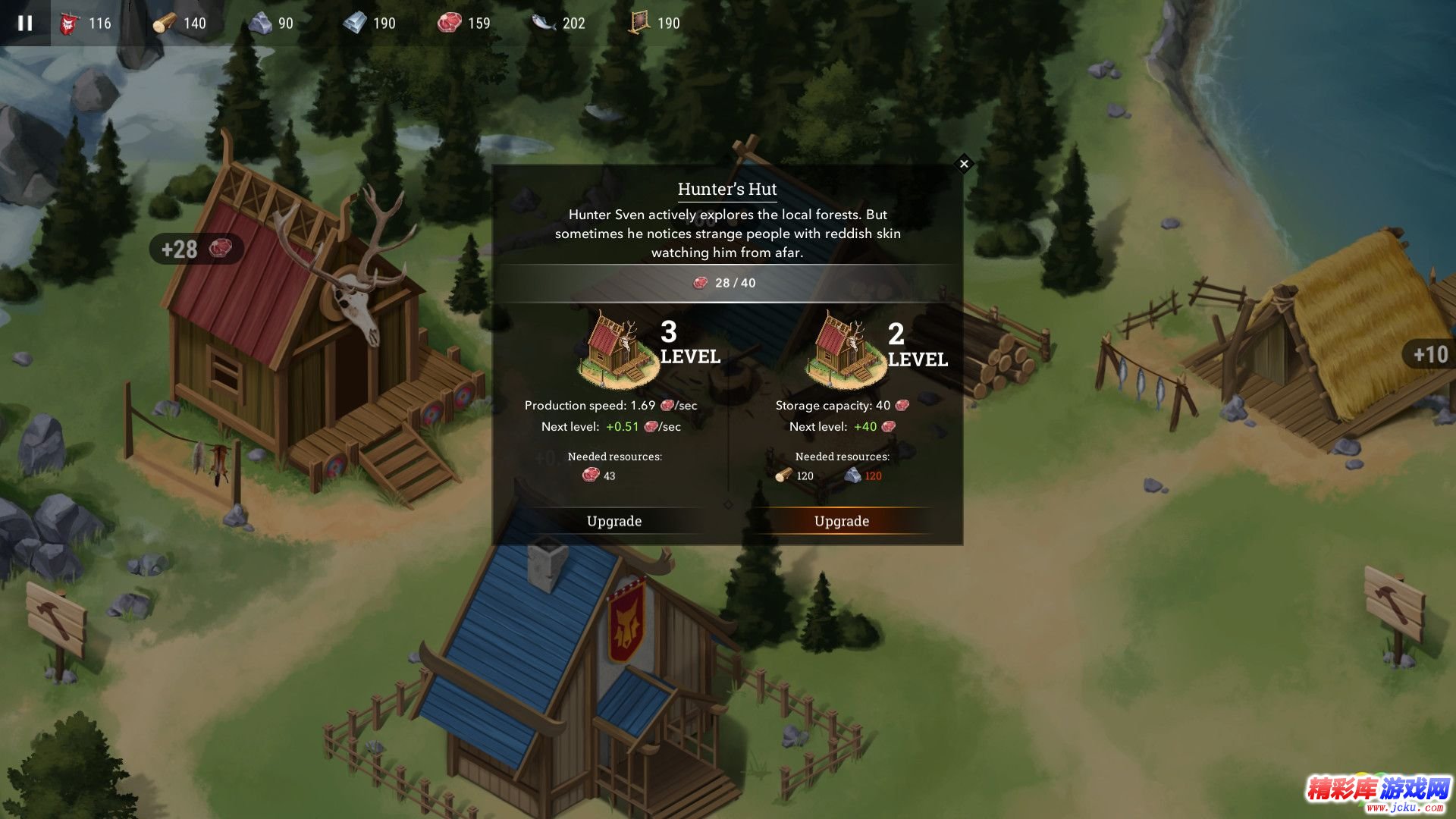Collect the +28 meat bubble
This screenshot has width=1456, height=819.
[196, 249]
